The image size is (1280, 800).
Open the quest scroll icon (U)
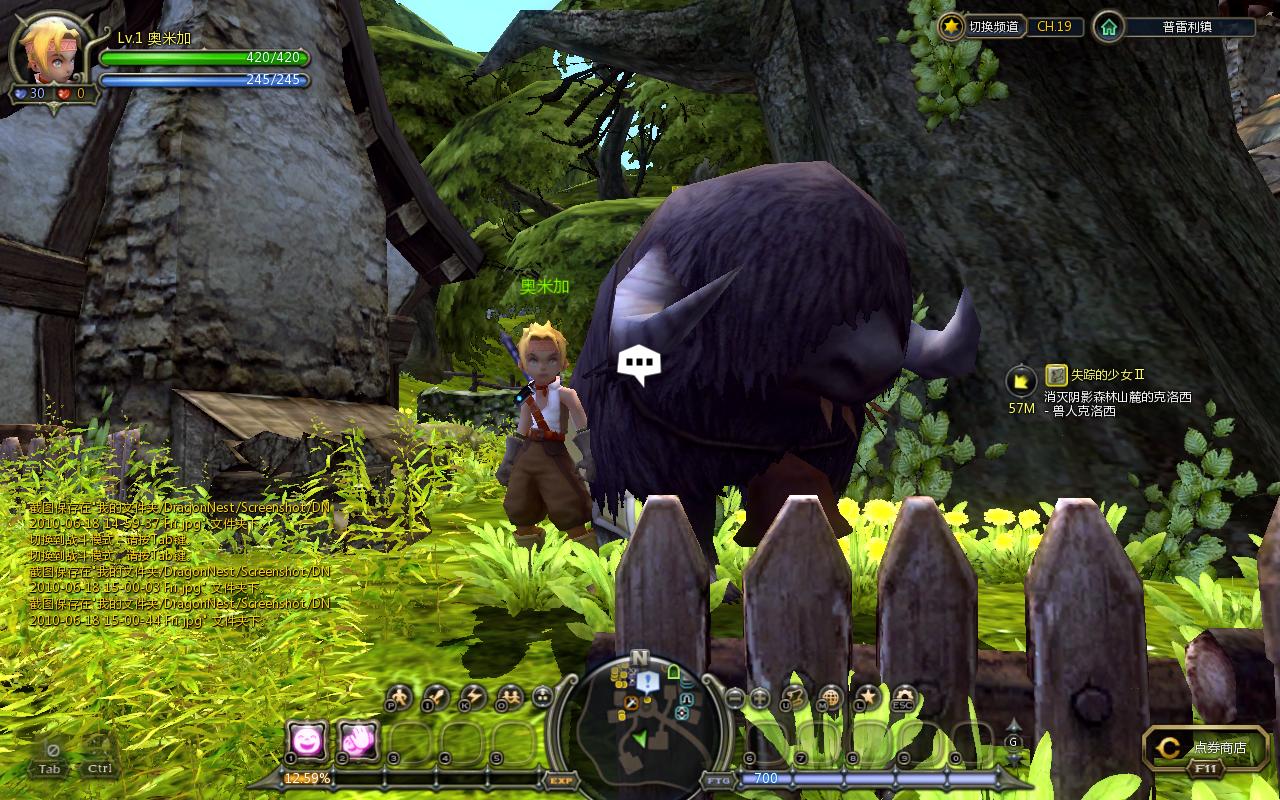tap(795, 697)
